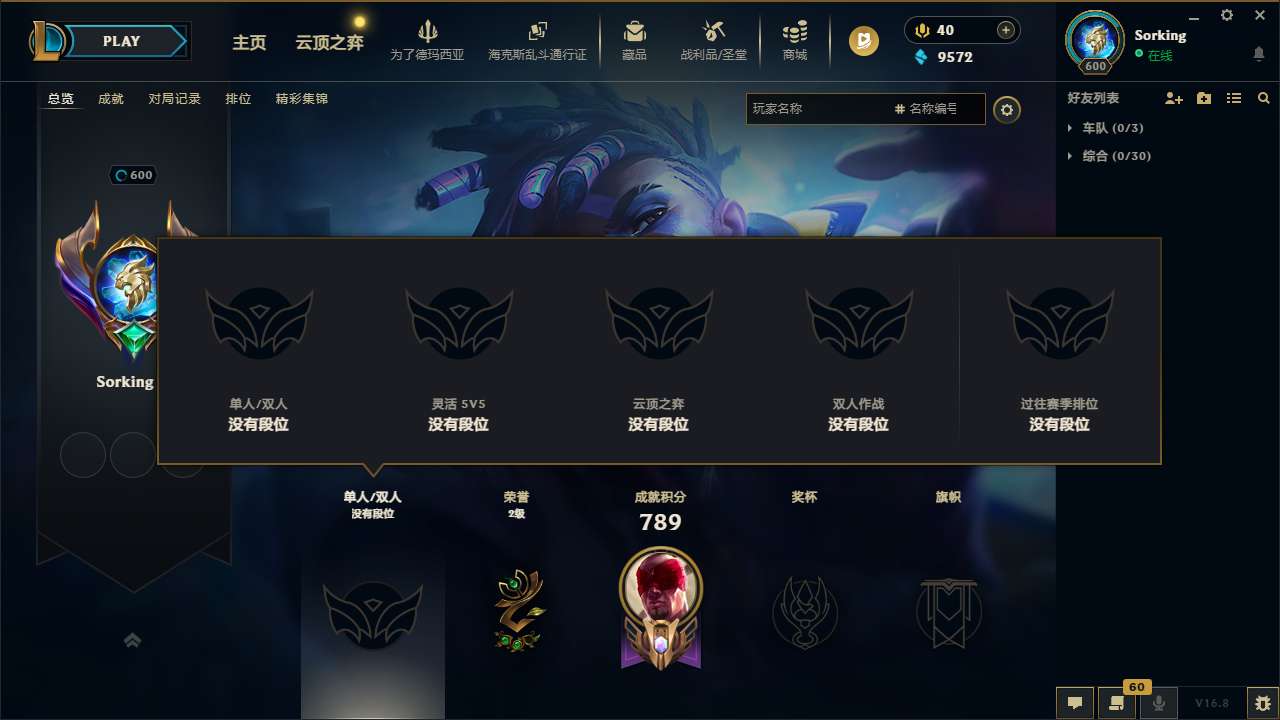1280x720 pixels.
Task: Open the 战利品/圣堂 loot icon
Action: point(712,31)
